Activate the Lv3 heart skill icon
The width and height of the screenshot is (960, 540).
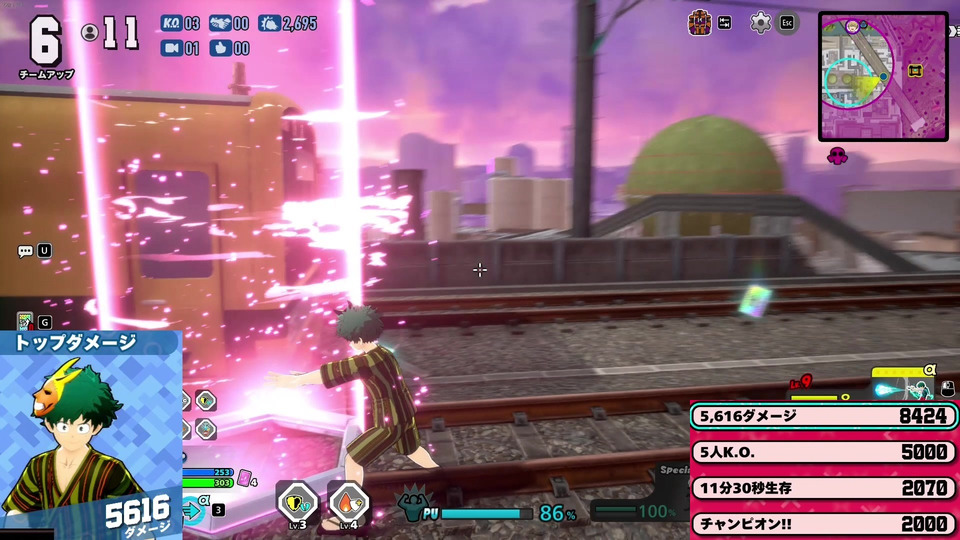296,503
